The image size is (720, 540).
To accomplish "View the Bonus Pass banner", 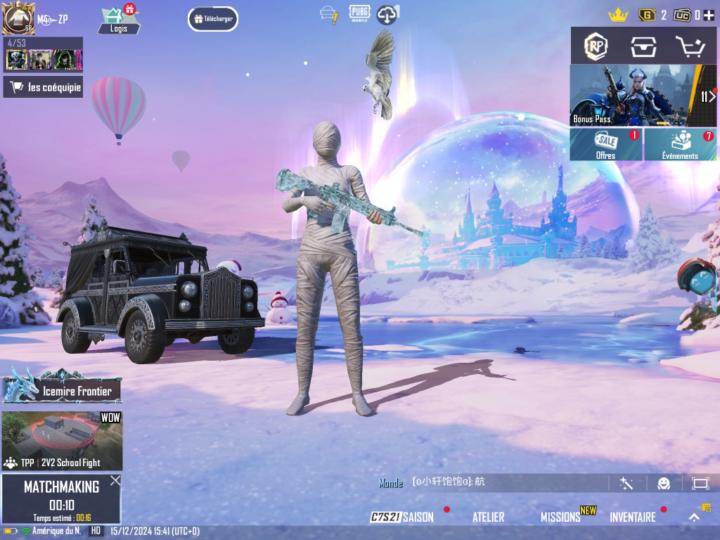I will pyautogui.click(x=643, y=96).
